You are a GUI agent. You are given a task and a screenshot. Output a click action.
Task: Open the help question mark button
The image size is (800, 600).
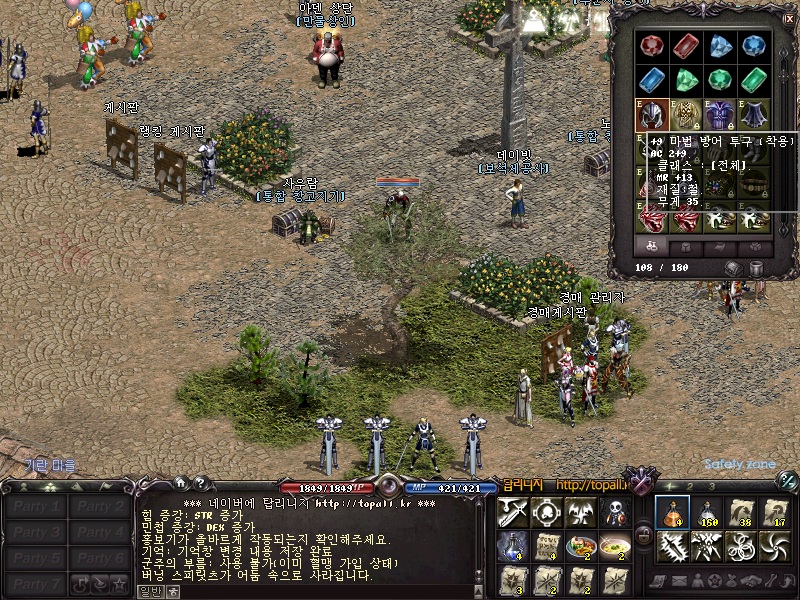click(199, 482)
